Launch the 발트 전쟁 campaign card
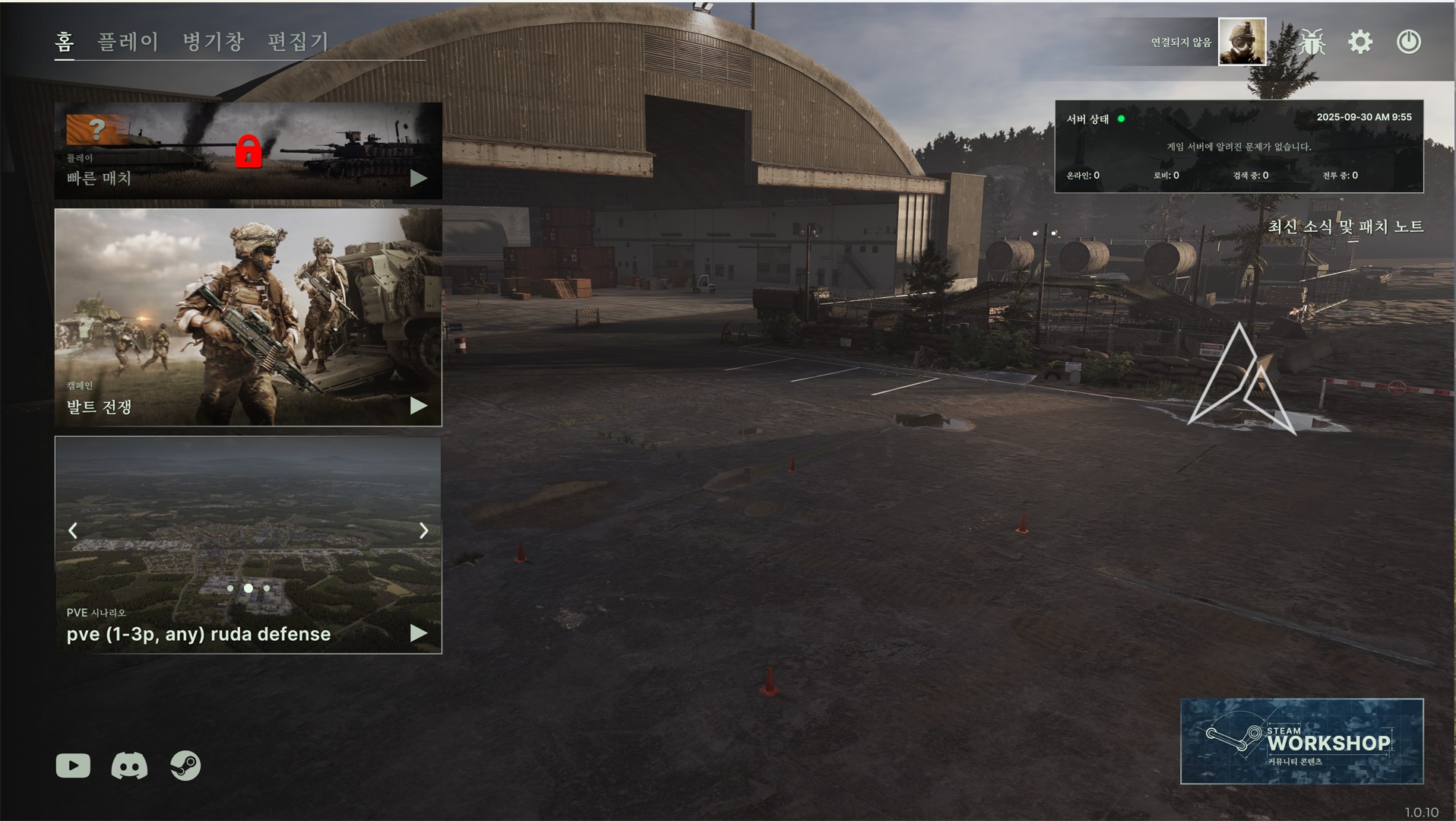 [x=248, y=317]
